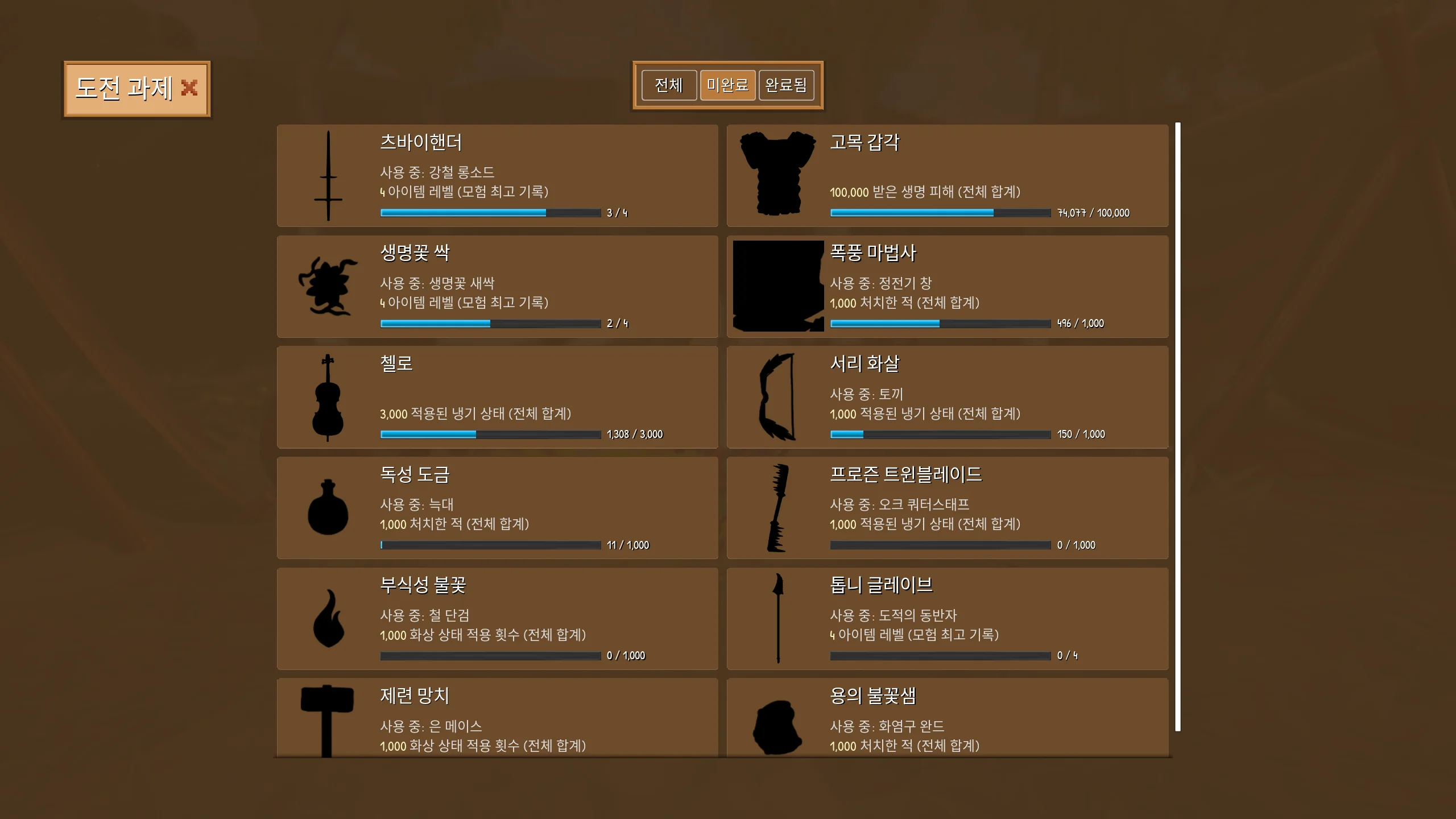Open the 서리 화살 challenge row
The height and width of the screenshot is (819, 1456).
(x=947, y=397)
